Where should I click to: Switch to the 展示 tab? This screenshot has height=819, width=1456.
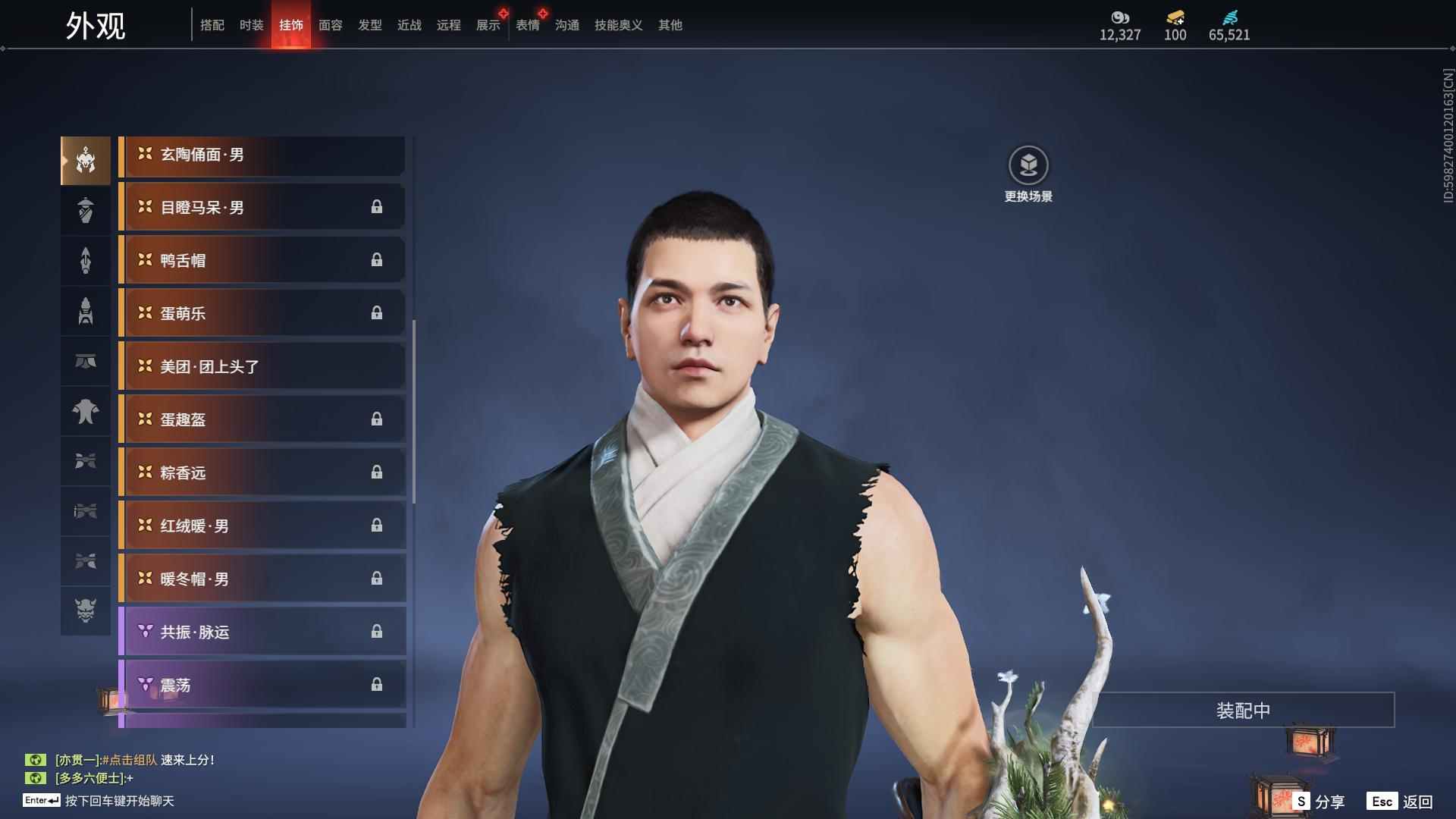click(488, 25)
